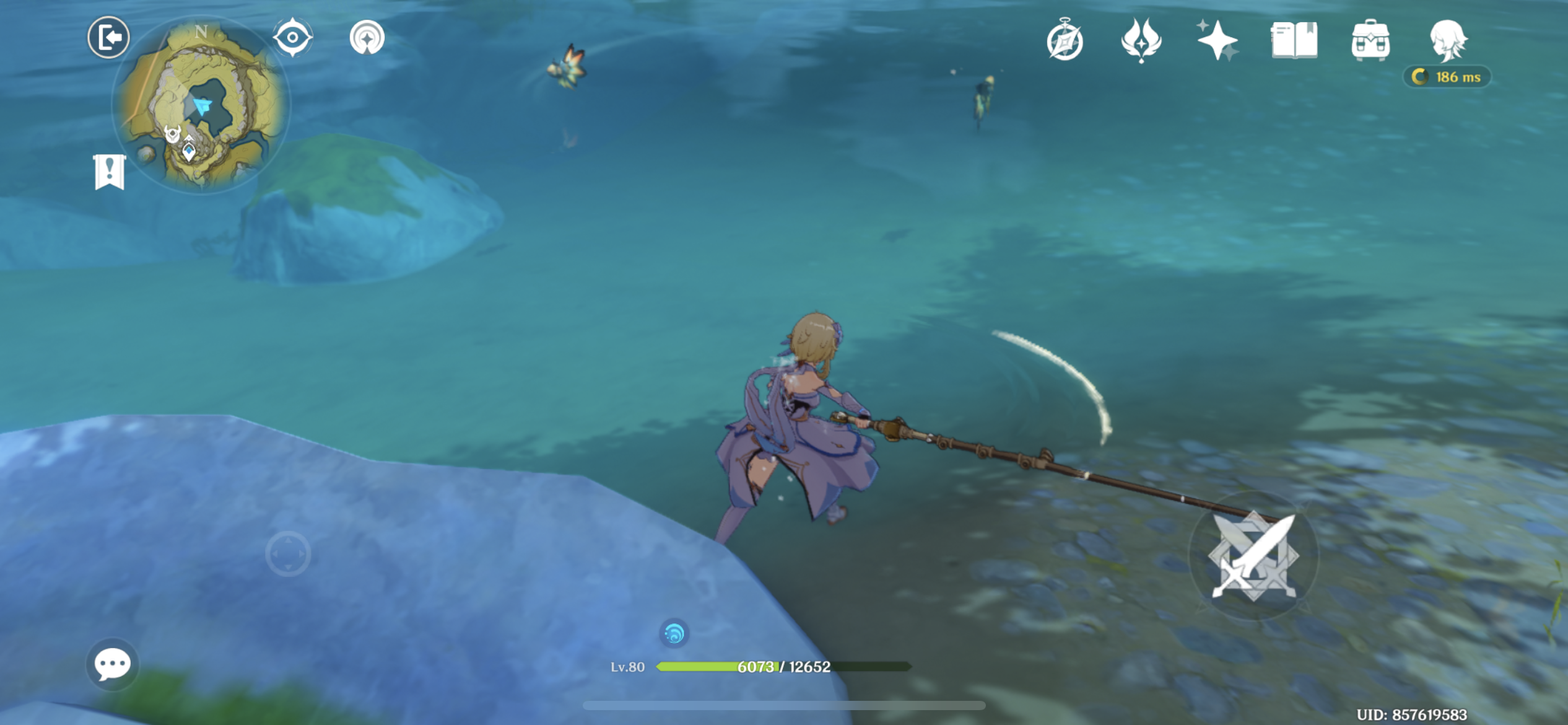Open the chat speech bubble
The height and width of the screenshot is (725, 1568).
coord(112,665)
